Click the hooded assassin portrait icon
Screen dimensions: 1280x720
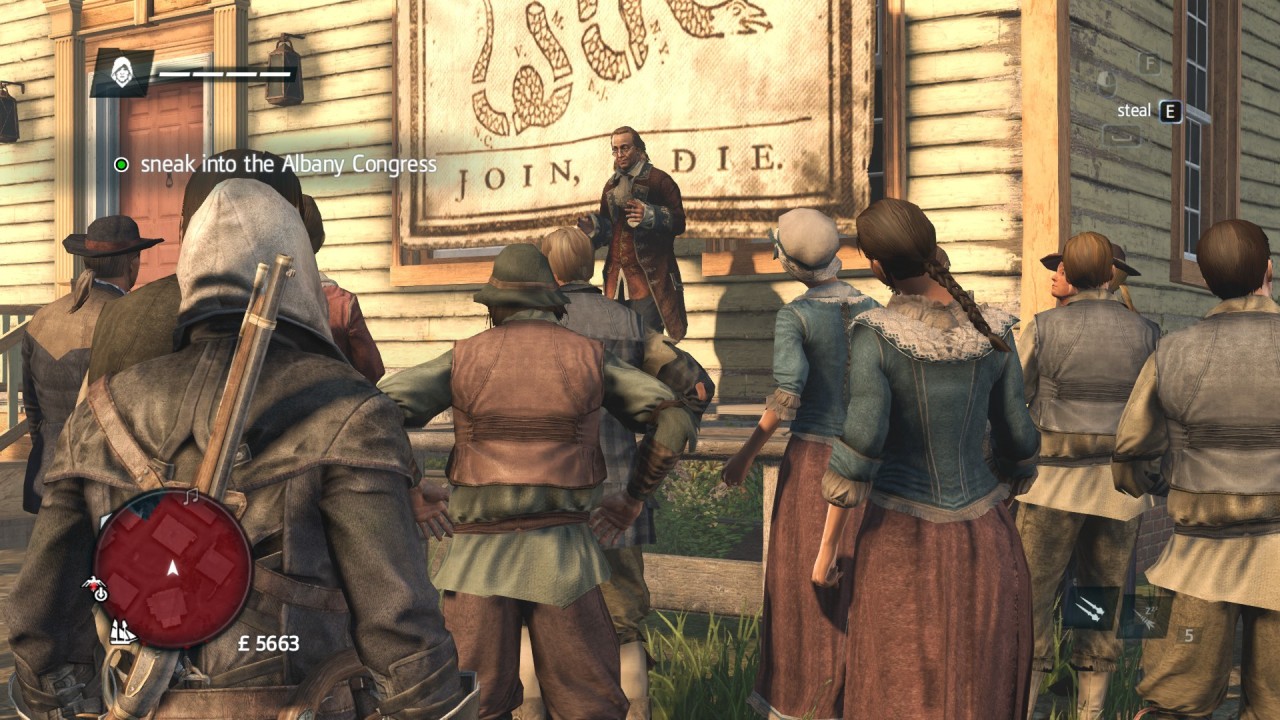[122, 73]
